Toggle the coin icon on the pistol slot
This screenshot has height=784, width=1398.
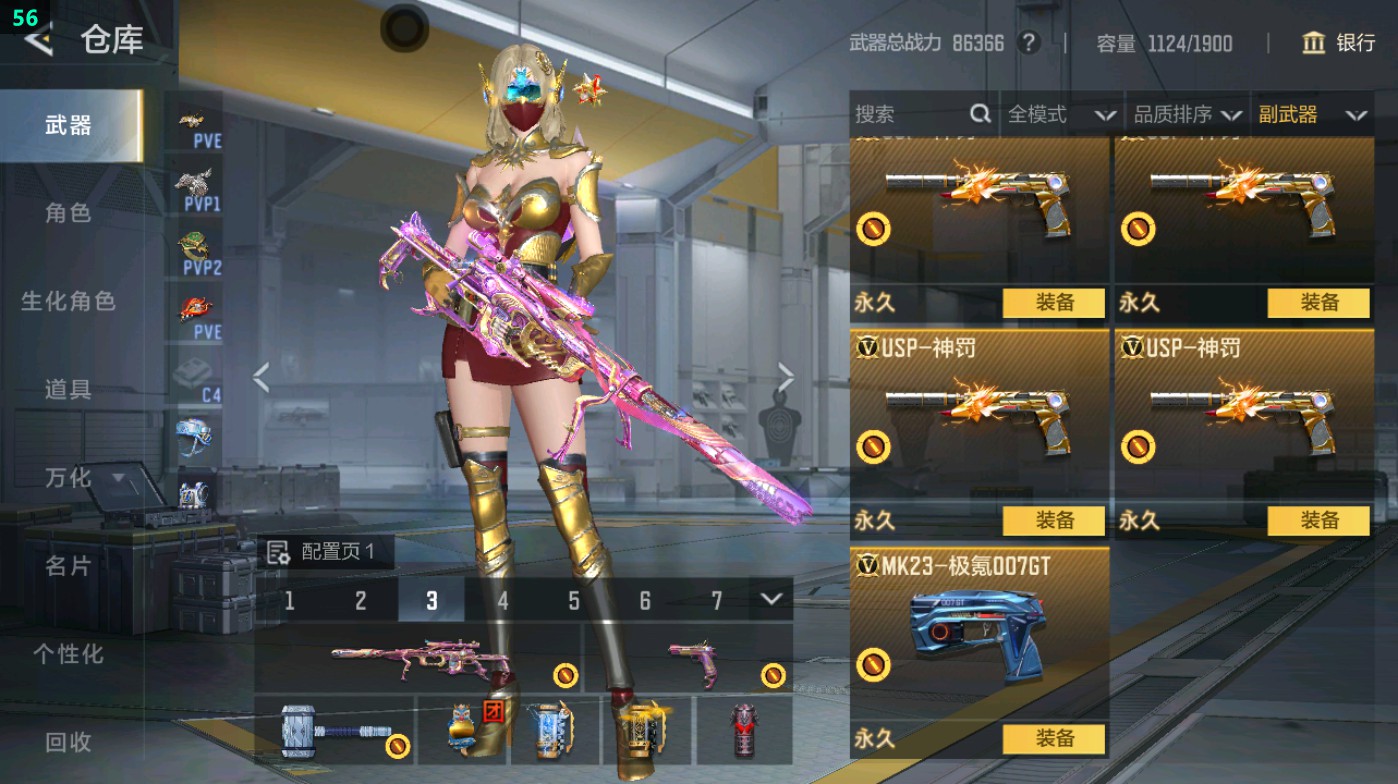775,676
